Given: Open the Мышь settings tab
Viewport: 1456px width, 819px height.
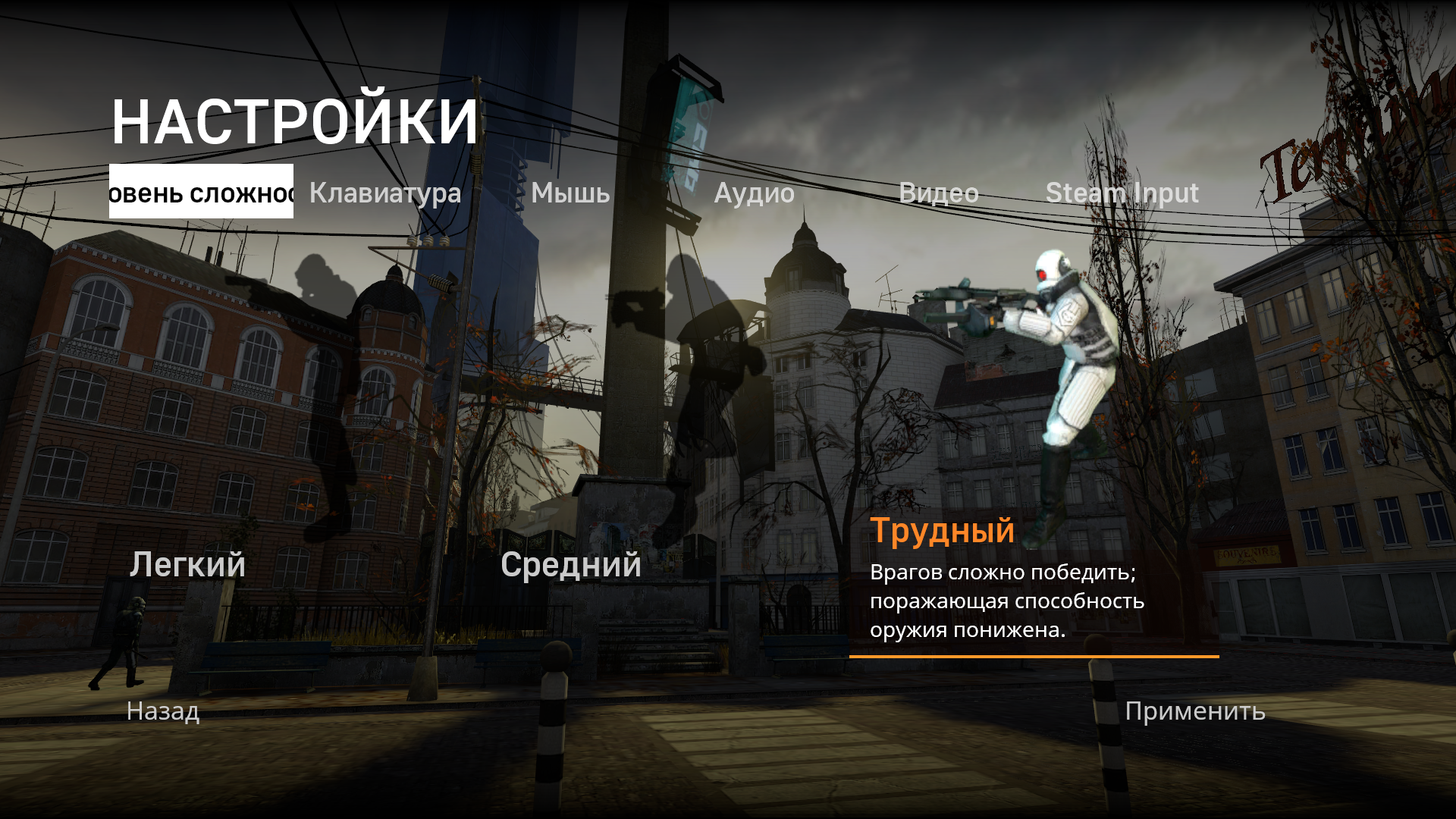Looking at the screenshot, I should pos(569,193).
